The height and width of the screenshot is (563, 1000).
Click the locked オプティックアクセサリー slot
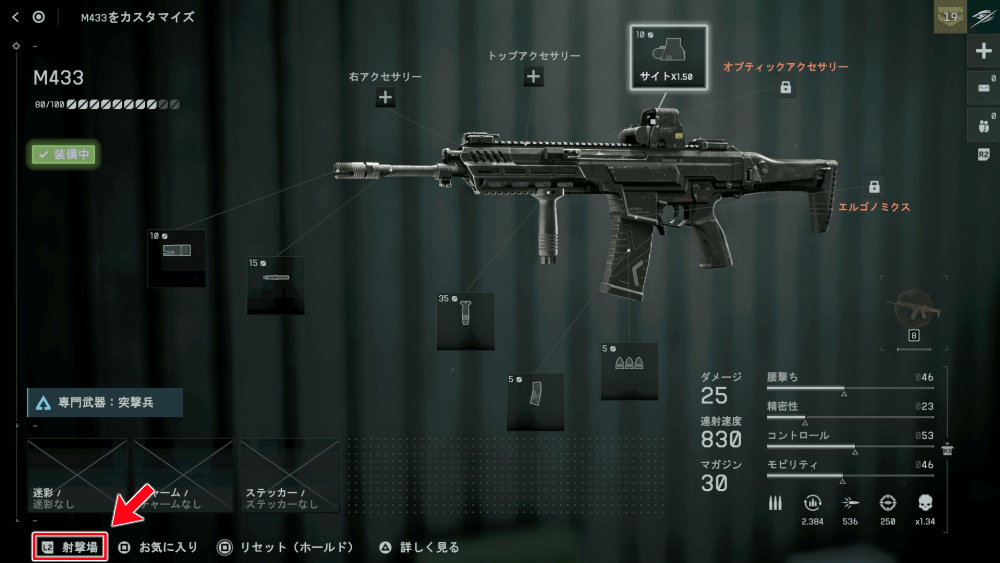(x=786, y=88)
